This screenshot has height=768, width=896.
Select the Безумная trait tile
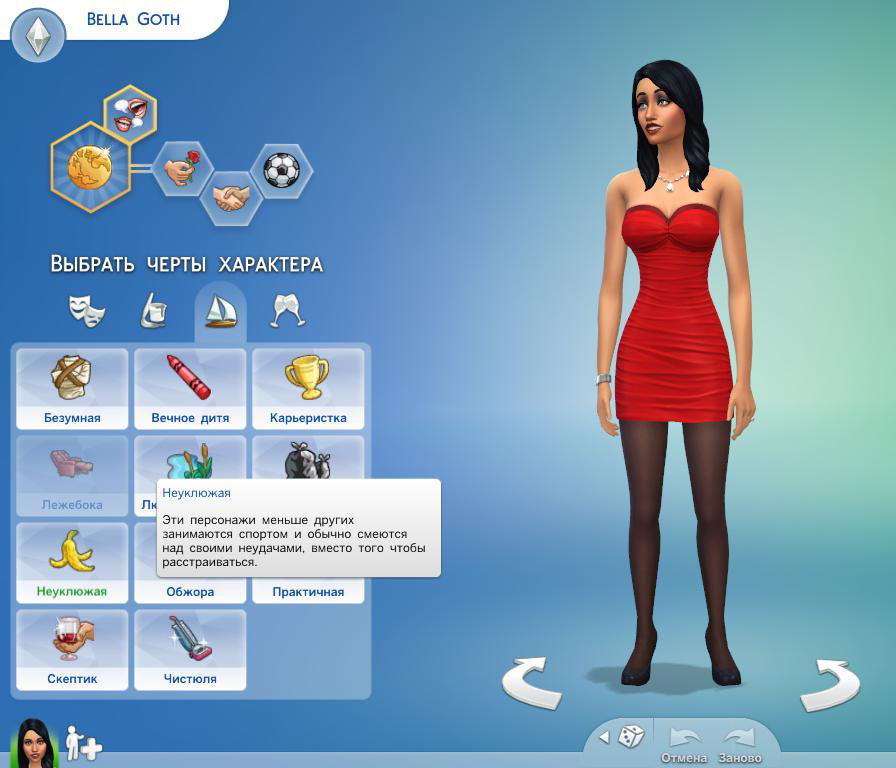(71, 389)
